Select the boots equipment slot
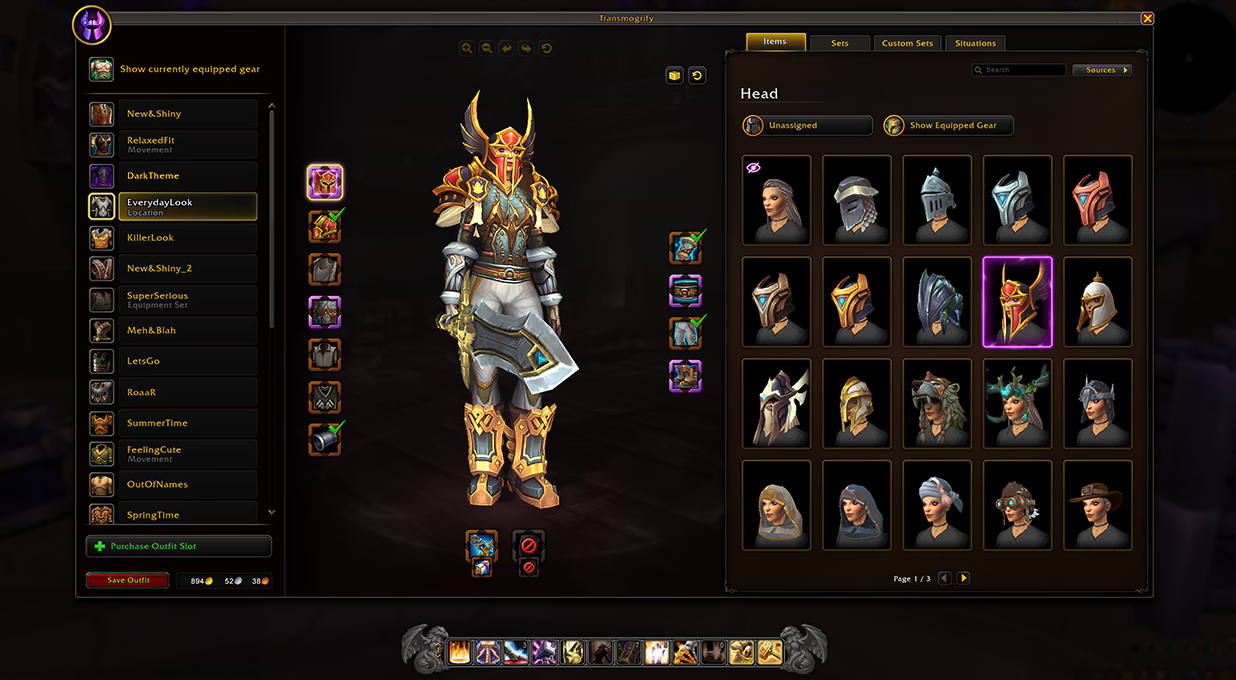 (x=685, y=376)
